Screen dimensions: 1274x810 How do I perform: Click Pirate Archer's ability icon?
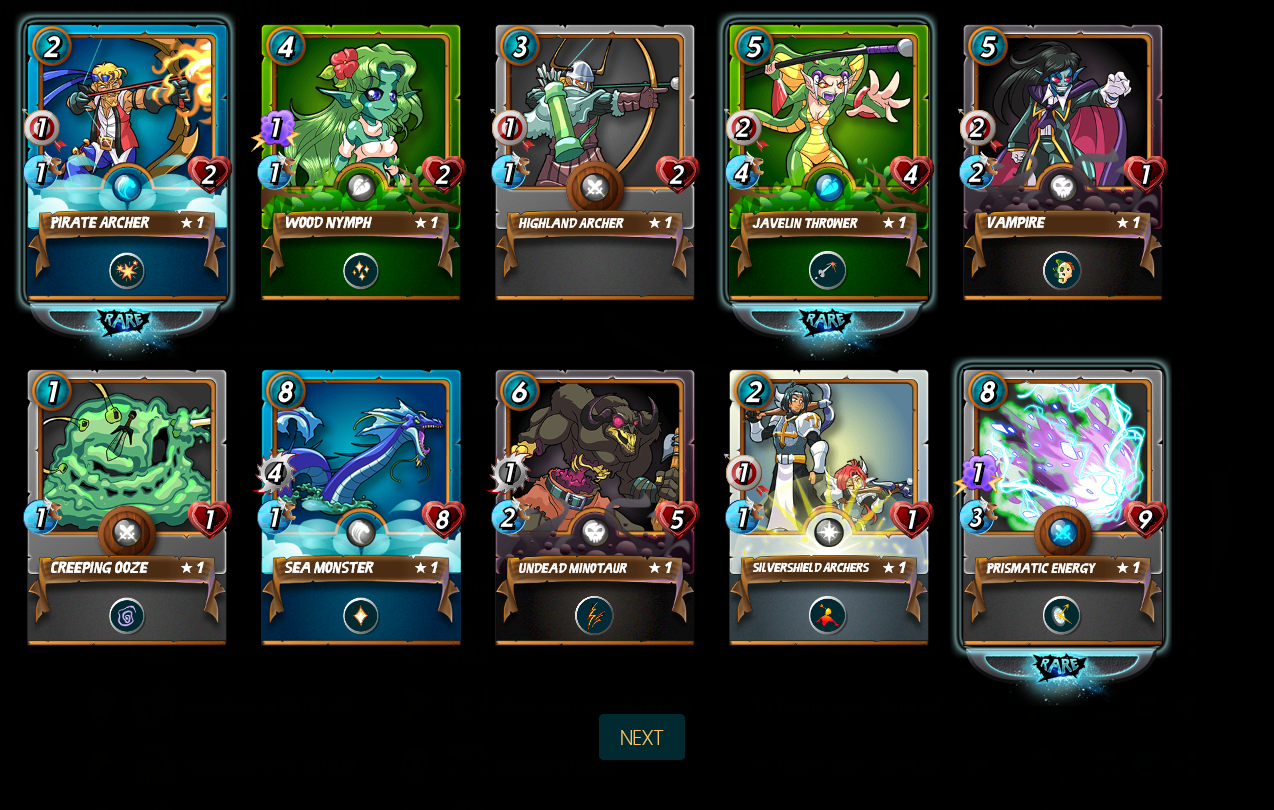[x=127, y=271]
